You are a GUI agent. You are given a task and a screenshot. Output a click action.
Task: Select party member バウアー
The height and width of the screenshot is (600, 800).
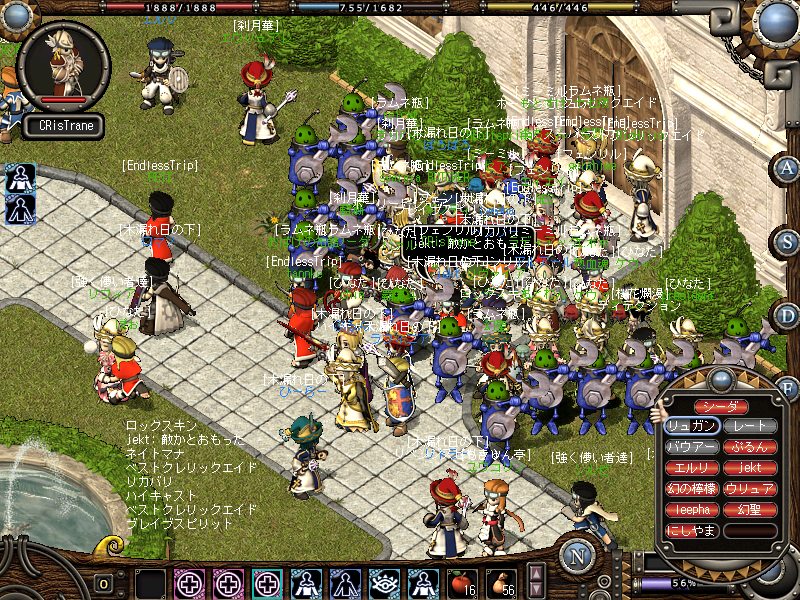pos(692,447)
